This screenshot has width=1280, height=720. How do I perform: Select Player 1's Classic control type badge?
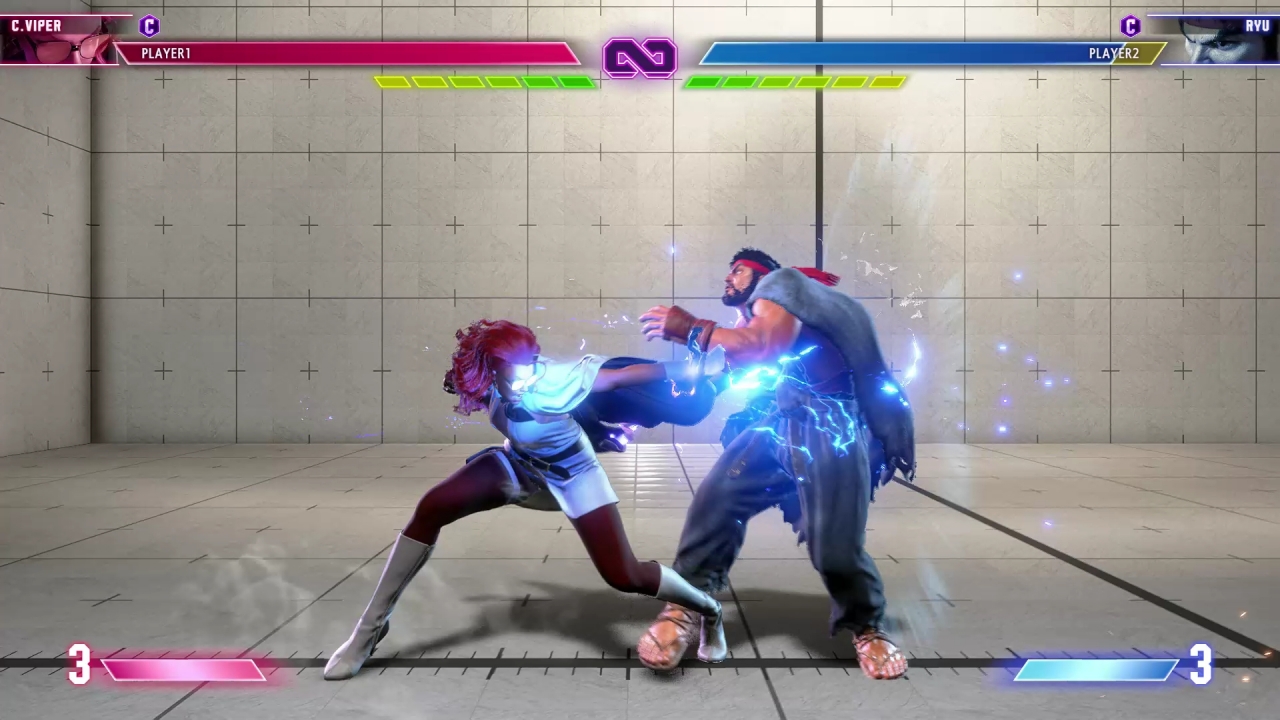[149, 26]
